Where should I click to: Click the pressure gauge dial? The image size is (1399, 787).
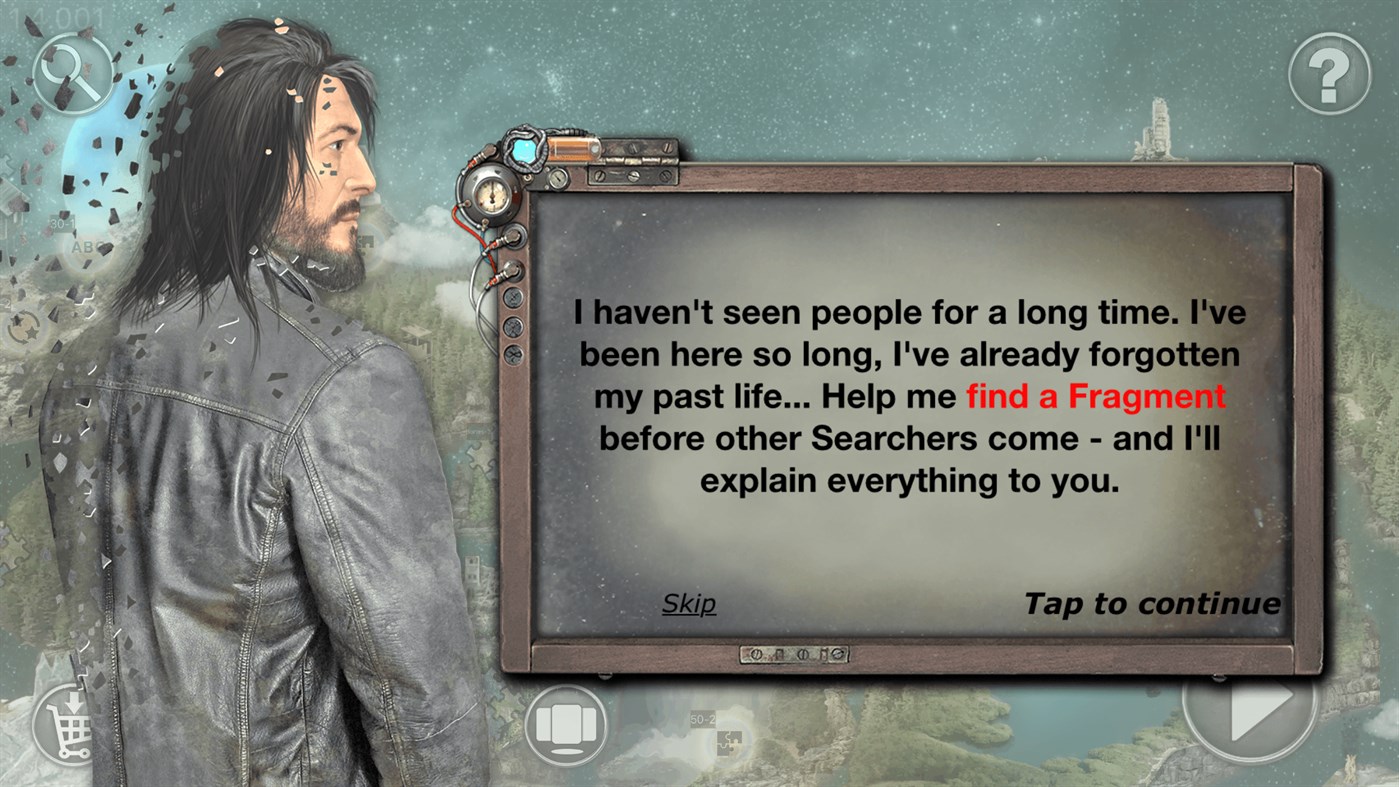(492, 197)
